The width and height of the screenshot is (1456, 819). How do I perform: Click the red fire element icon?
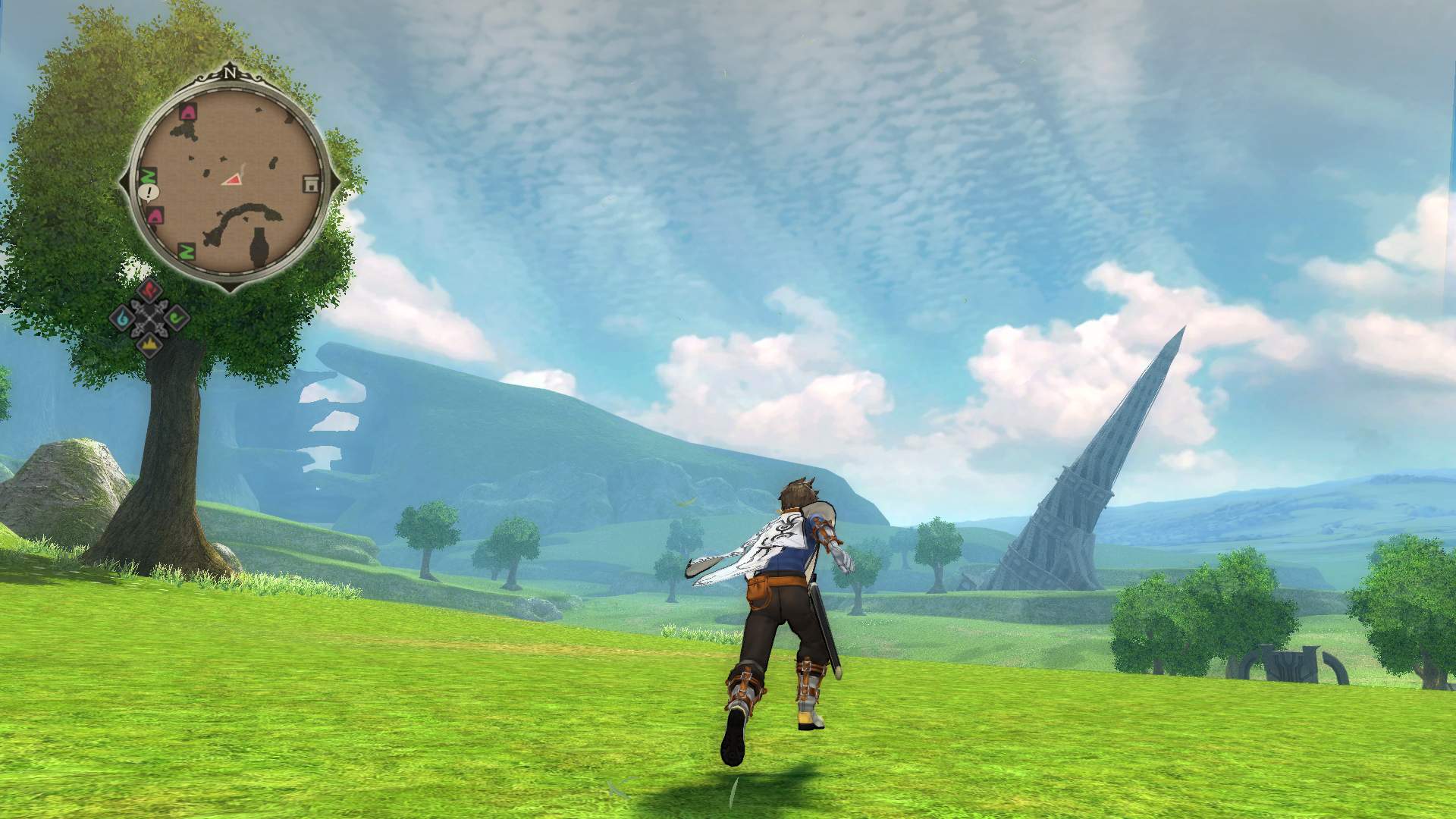pos(149,290)
